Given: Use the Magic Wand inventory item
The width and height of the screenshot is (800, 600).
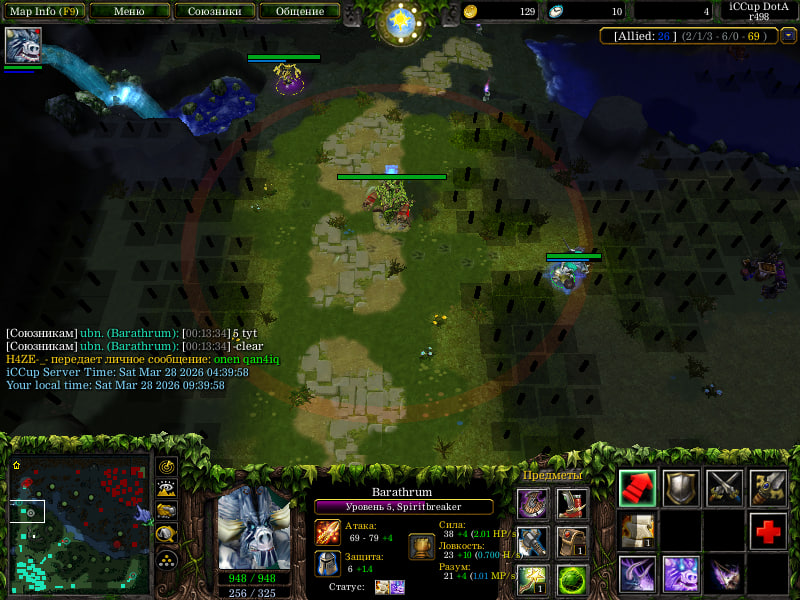Looking at the screenshot, I should (x=533, y=581).
